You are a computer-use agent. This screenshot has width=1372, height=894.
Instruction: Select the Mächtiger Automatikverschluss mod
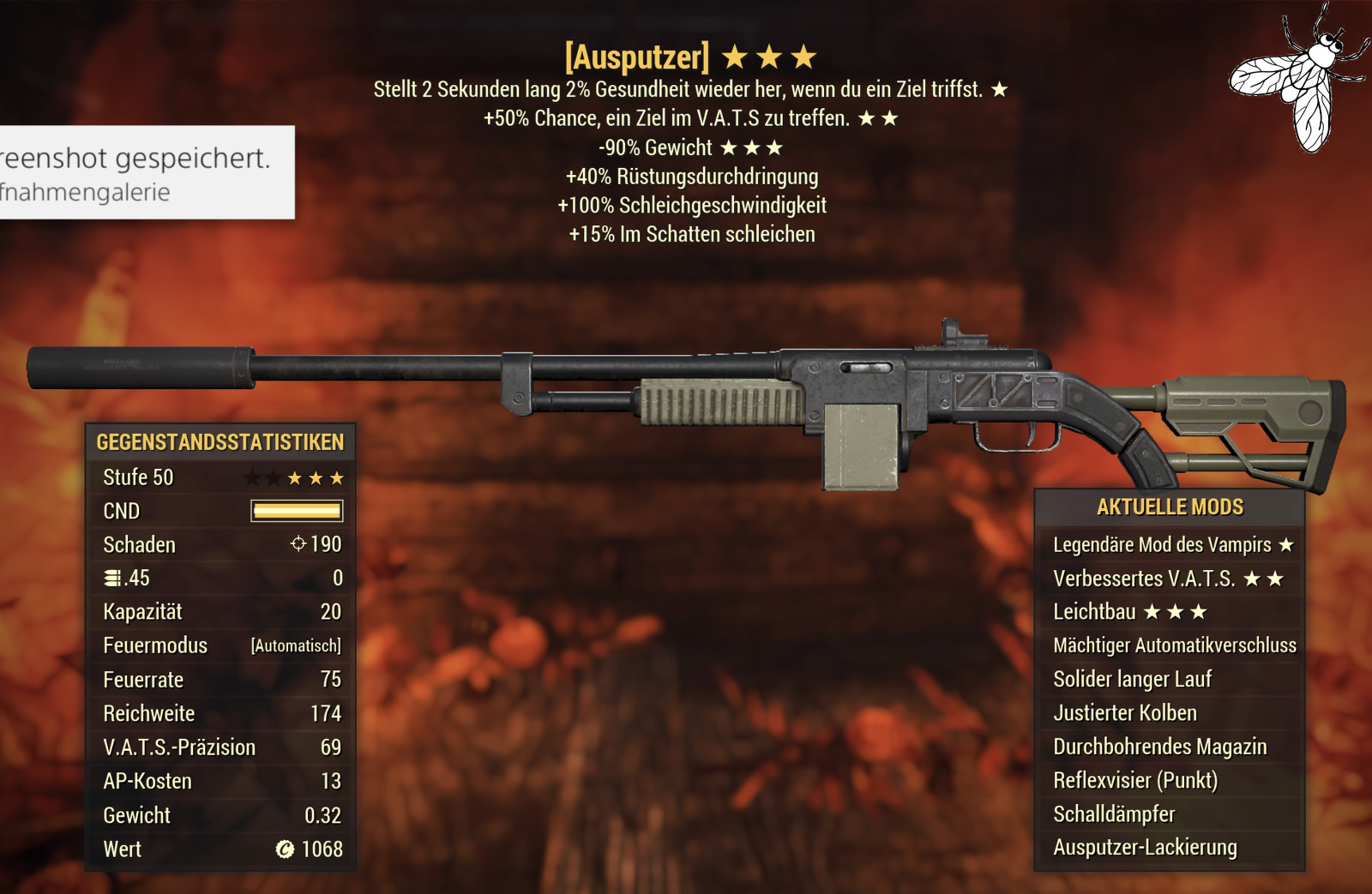[1173, 645]
